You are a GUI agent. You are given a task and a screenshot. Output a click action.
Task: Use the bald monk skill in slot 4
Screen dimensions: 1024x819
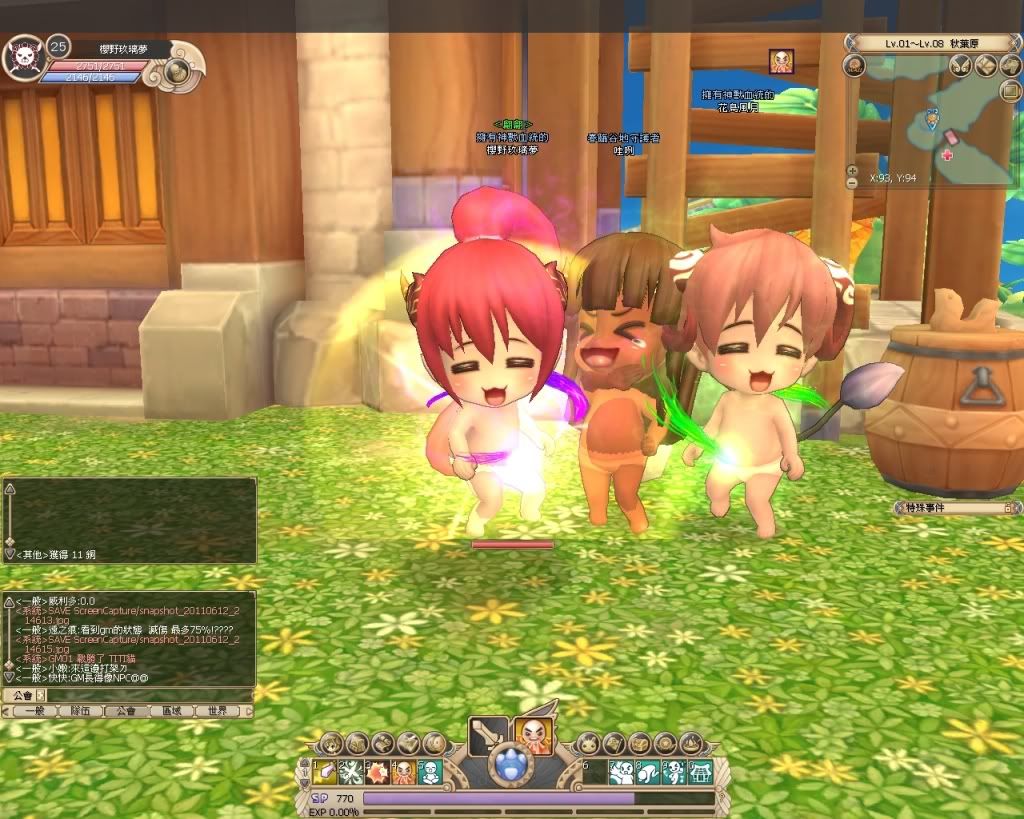click(404, 771)
